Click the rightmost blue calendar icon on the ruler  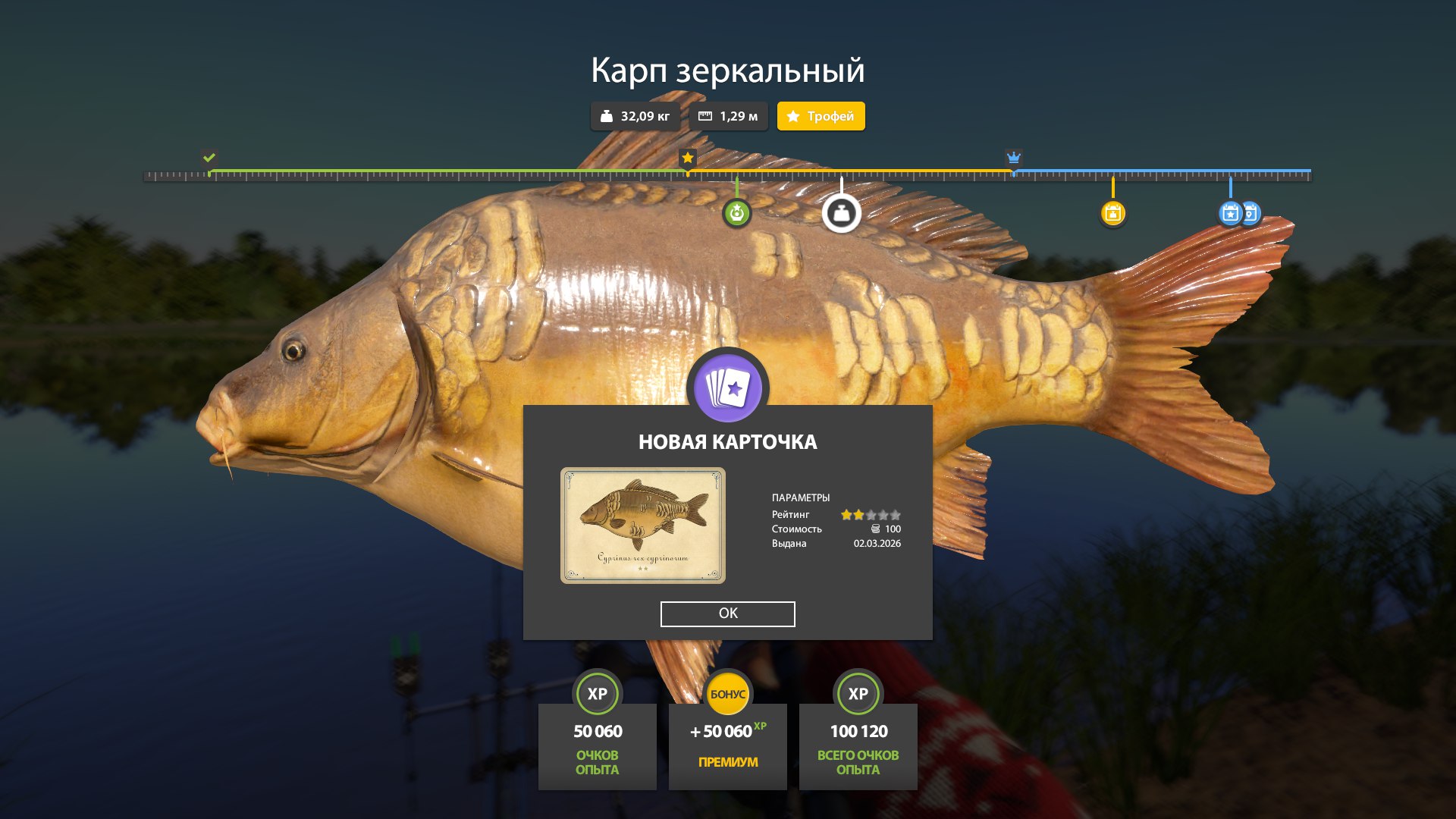pos(1250,213)
